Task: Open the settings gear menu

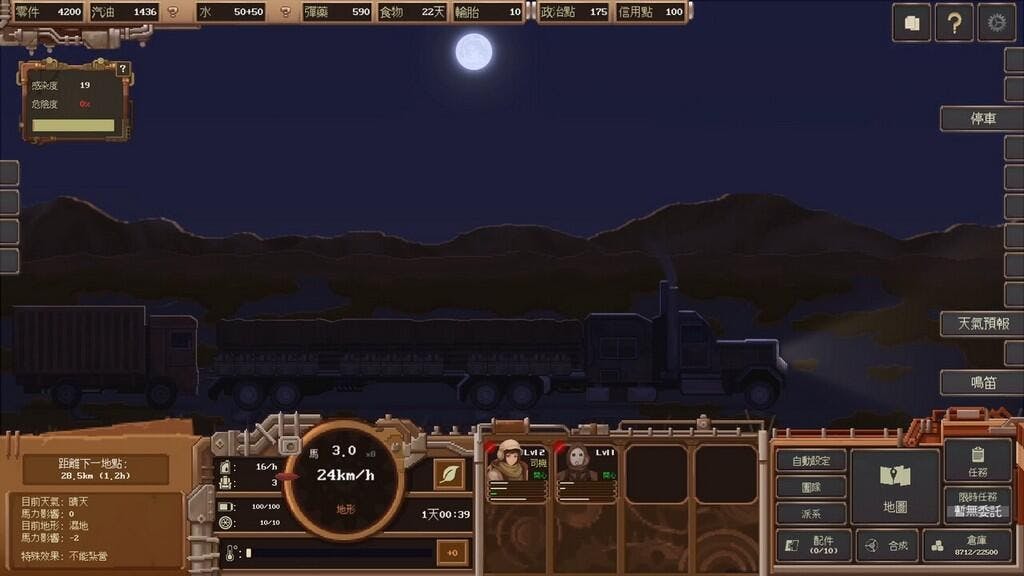Action: [x=996, y=22]
